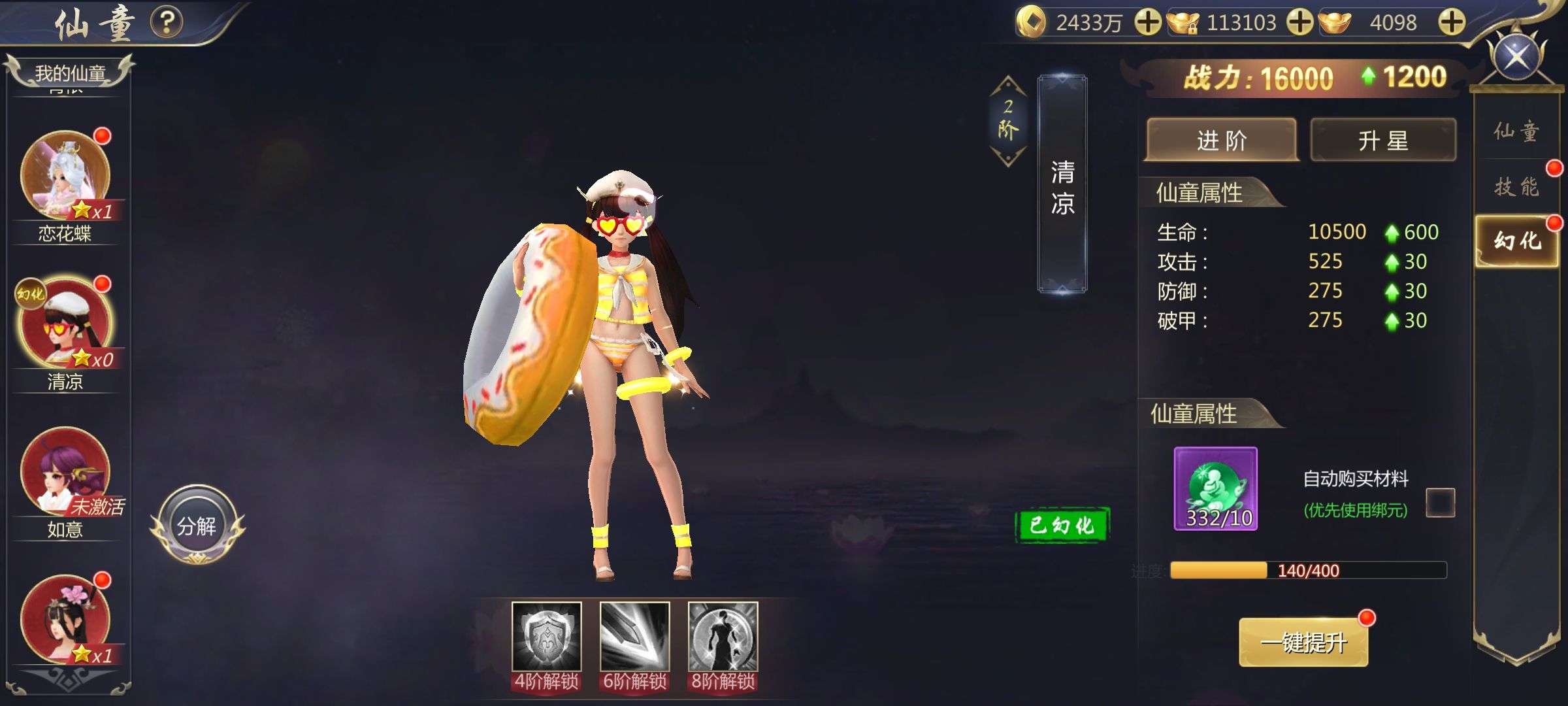View the shield skill unlocked at 4阶

[546, 637]
